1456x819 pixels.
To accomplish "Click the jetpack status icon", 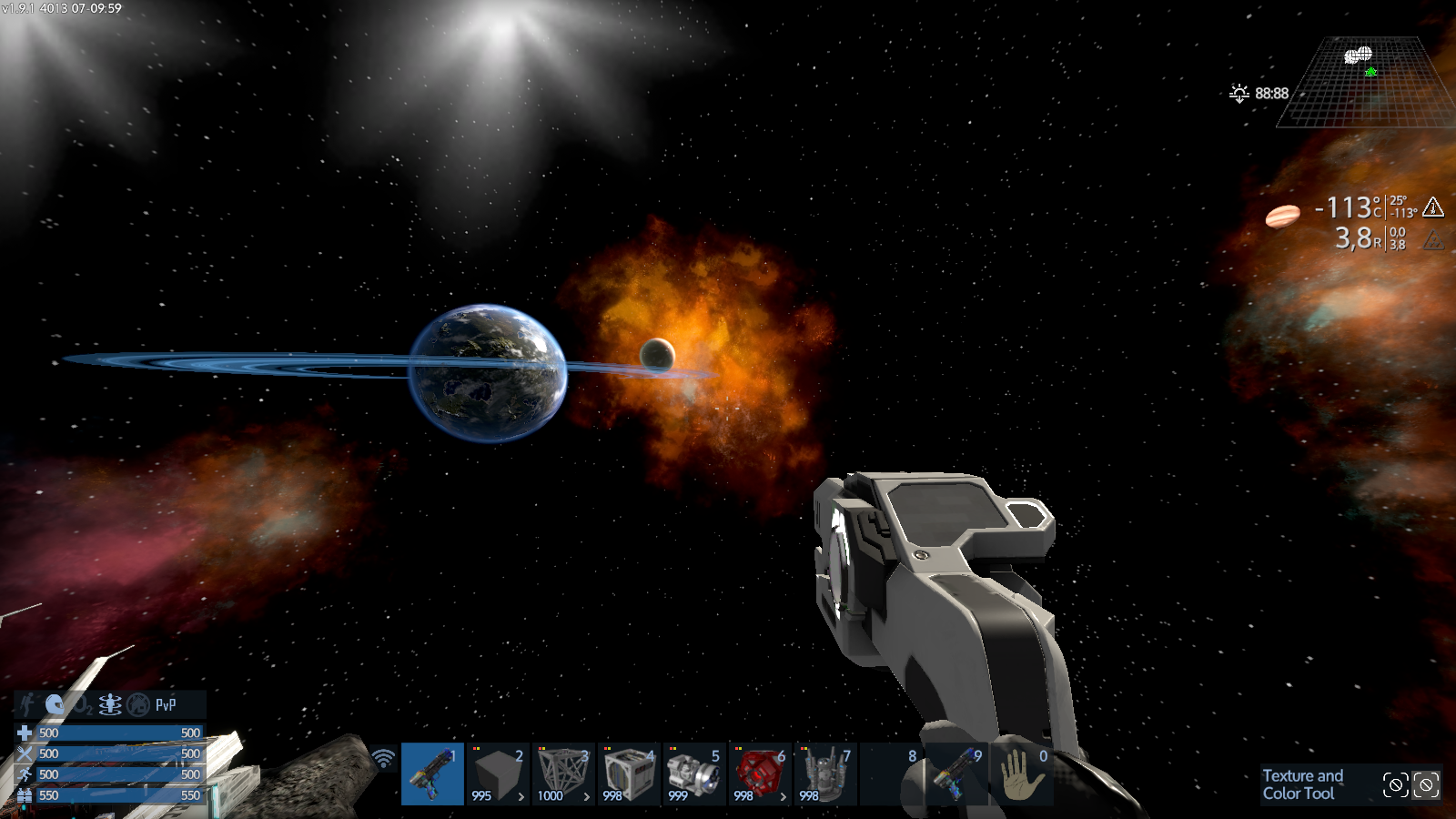I will (27, 704).
